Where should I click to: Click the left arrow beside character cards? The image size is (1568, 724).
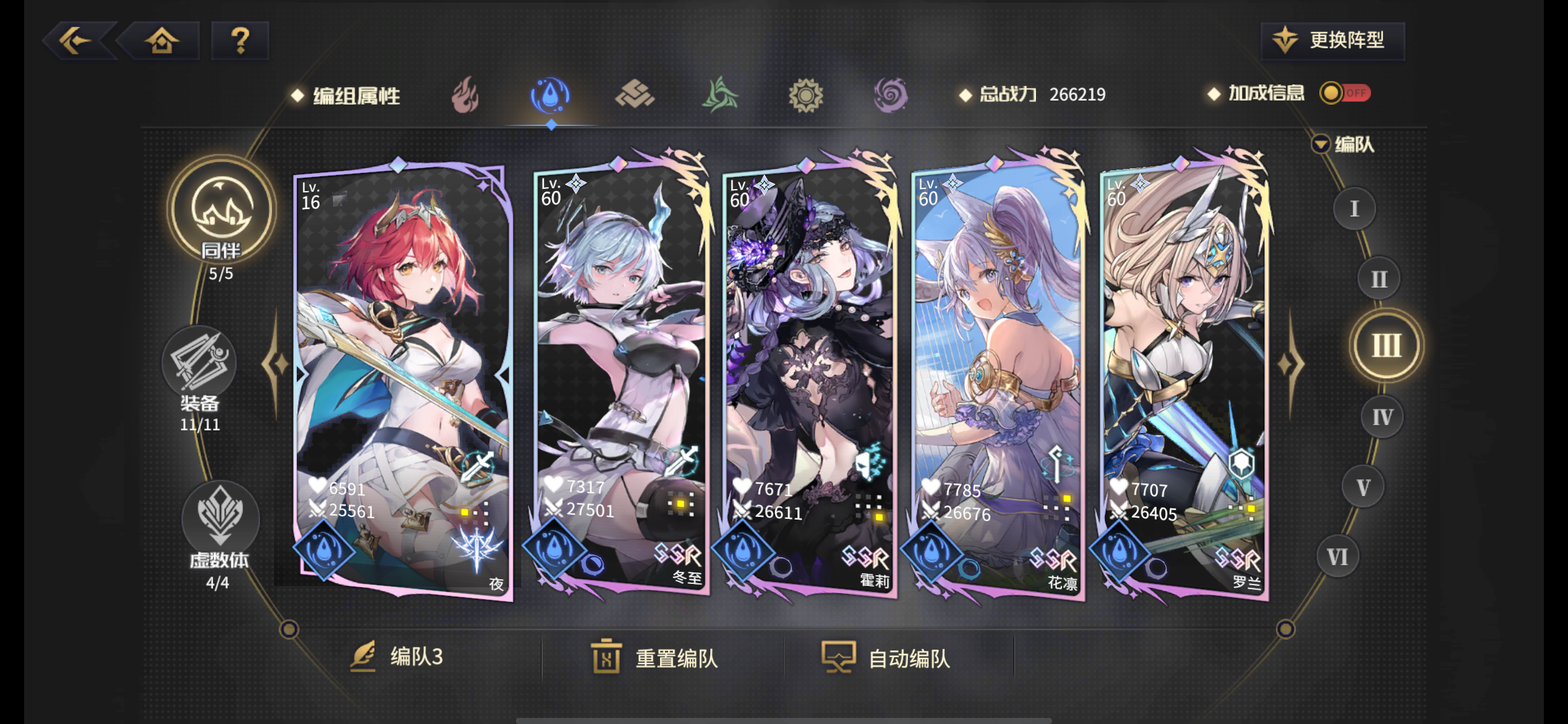(275, 365)
